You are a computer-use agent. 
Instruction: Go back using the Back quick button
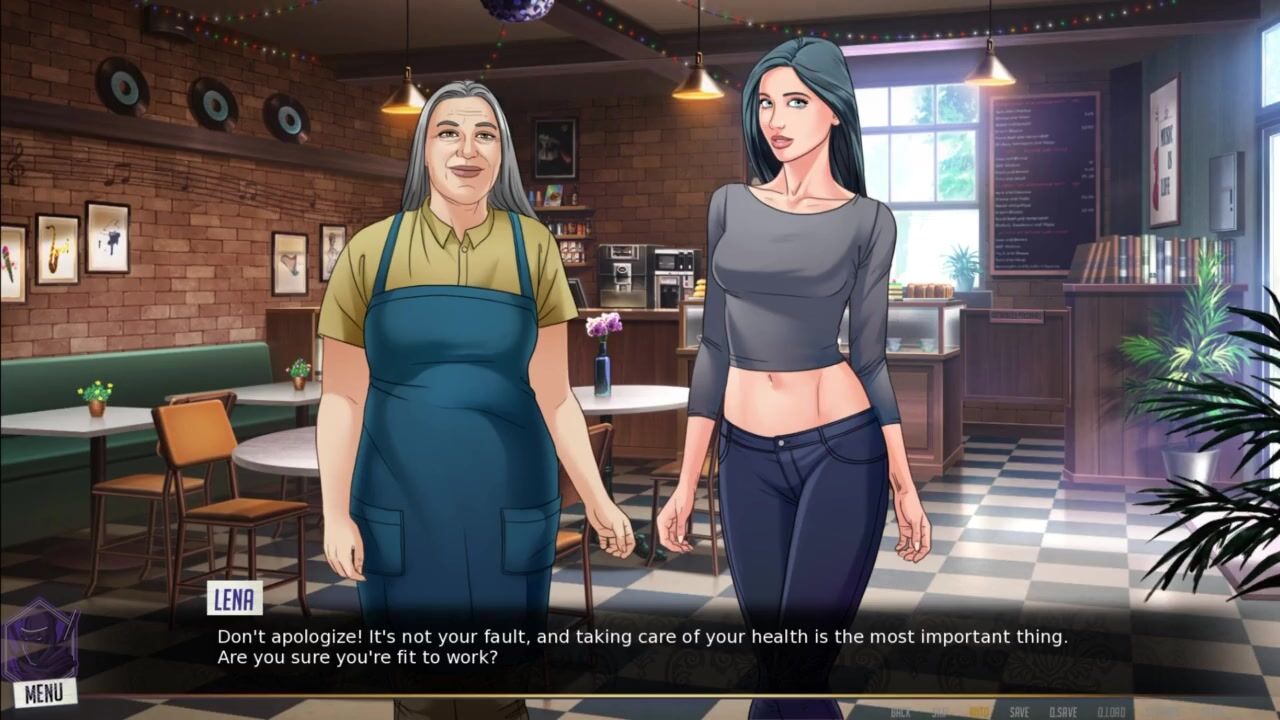coord(900,712)
